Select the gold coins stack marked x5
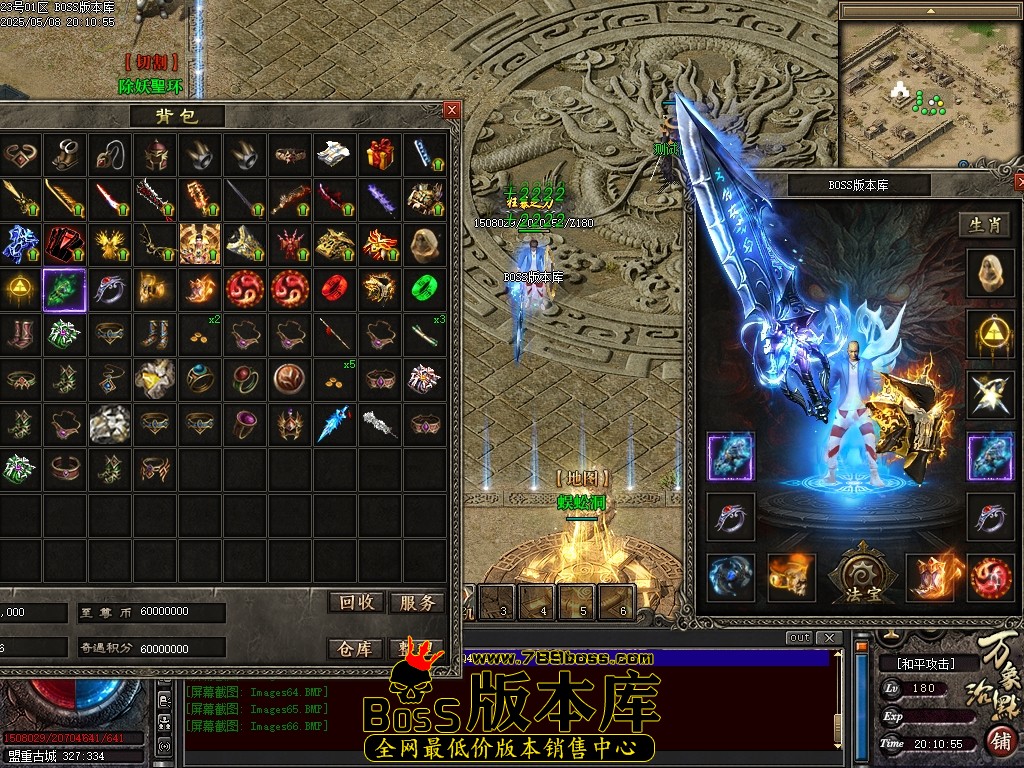 pyautogui.click(x=334, y=379)
